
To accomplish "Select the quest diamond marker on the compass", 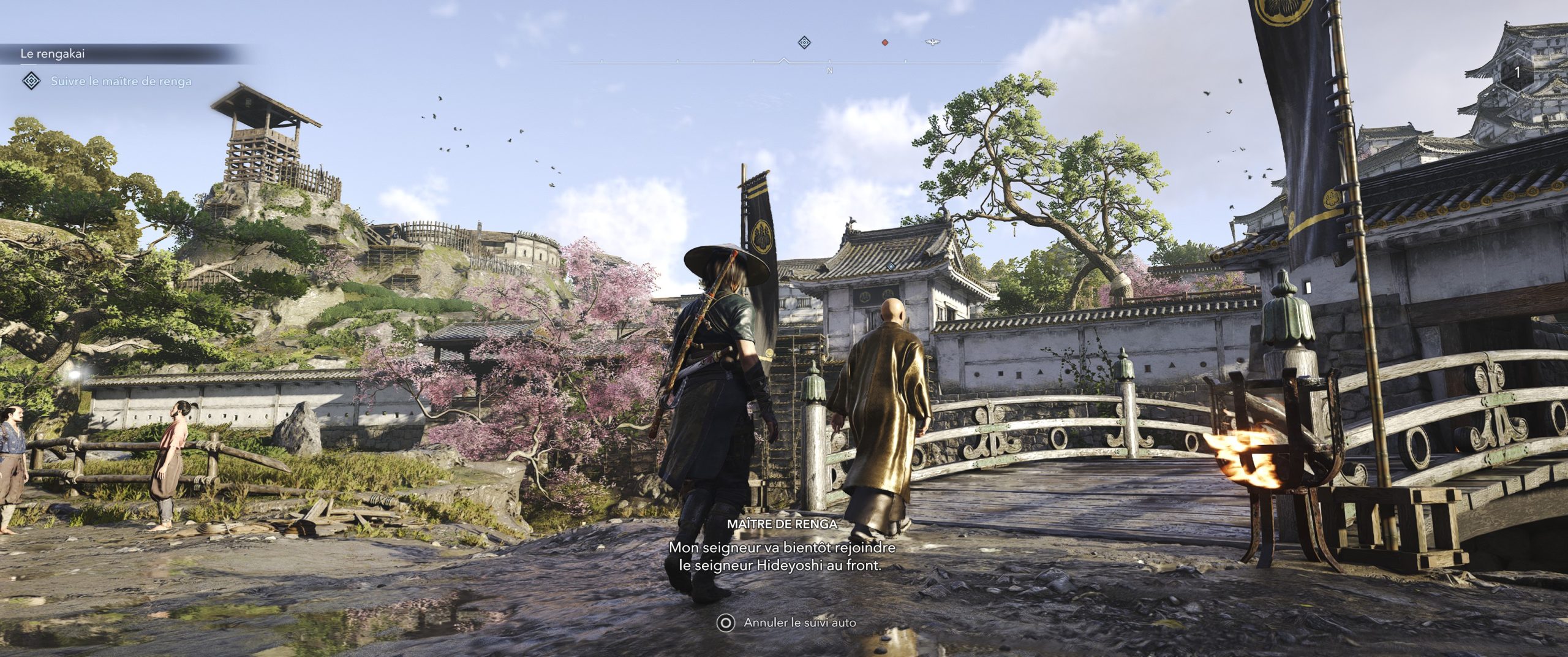I will (x=804, y=42).
